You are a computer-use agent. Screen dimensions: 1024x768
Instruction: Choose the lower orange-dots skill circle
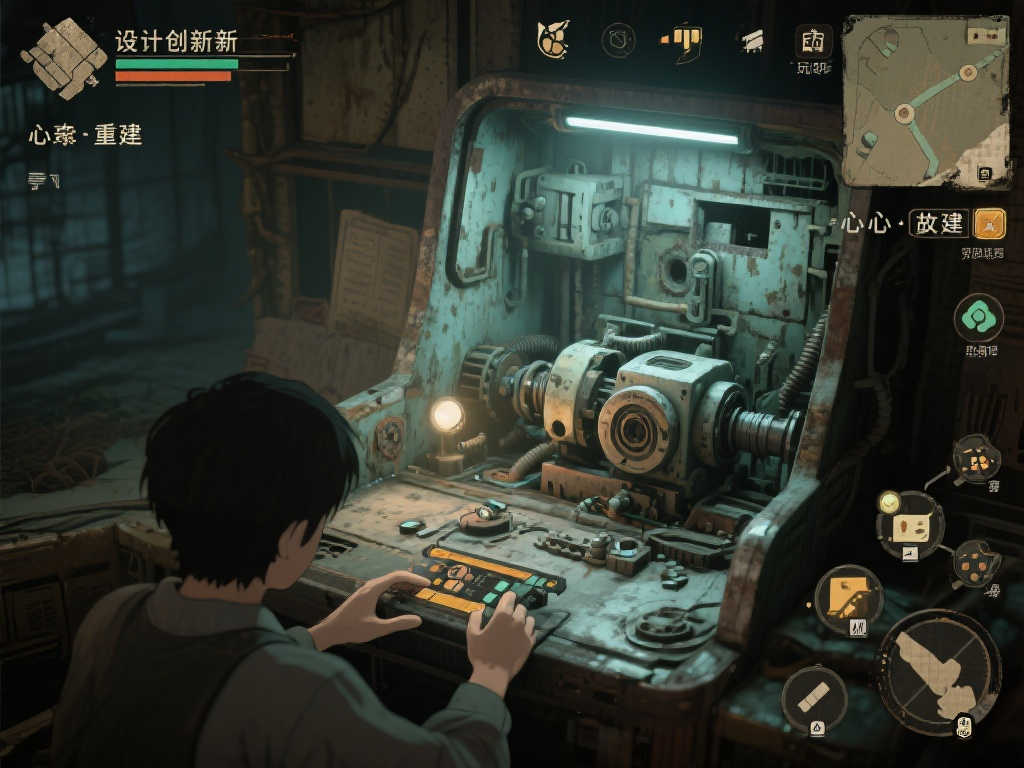[x=973, y=565]
